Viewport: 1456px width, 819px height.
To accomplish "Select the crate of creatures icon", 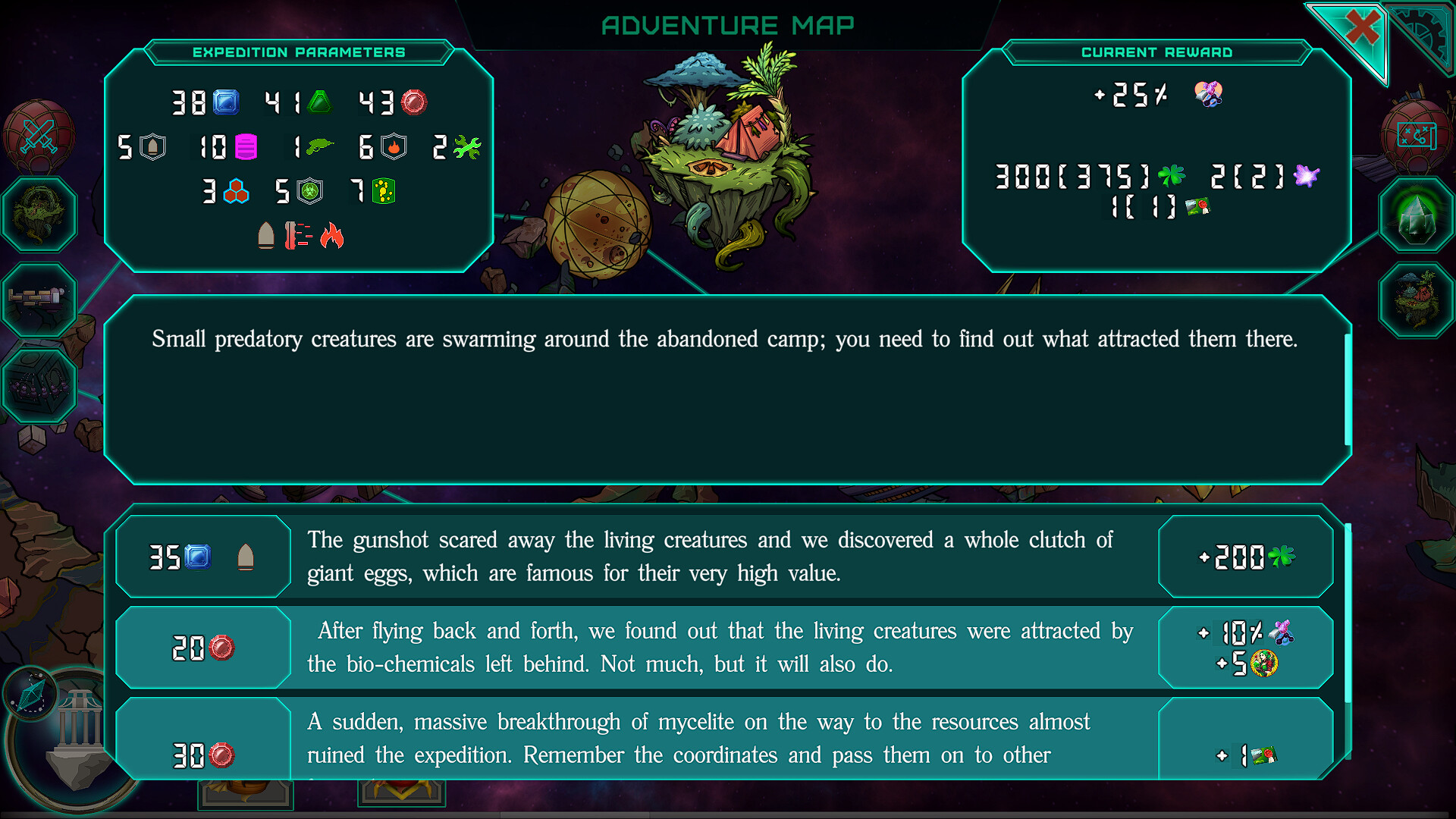I will click(x=38, y=385).
